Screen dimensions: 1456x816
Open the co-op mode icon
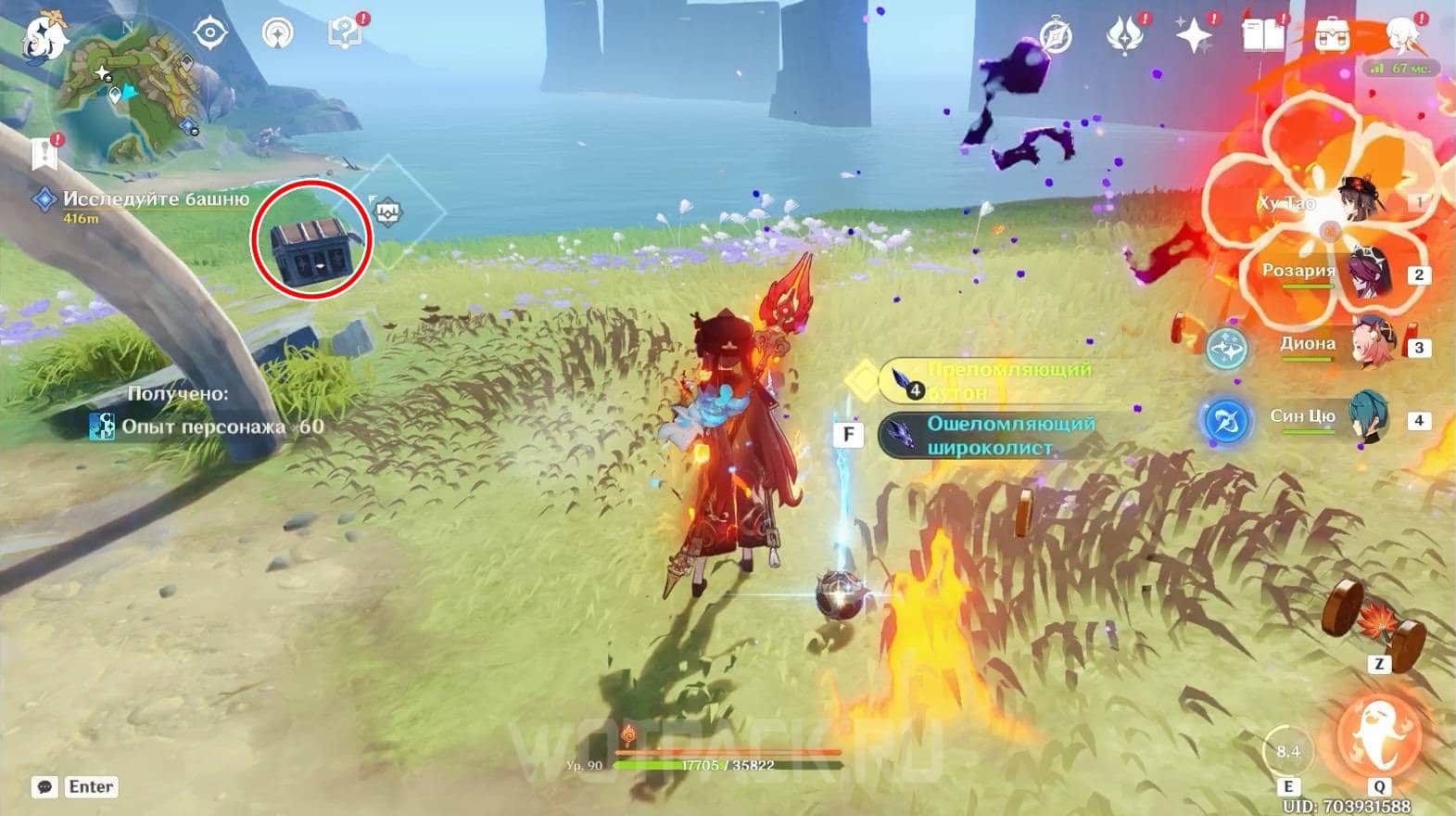tap(276, 33)
